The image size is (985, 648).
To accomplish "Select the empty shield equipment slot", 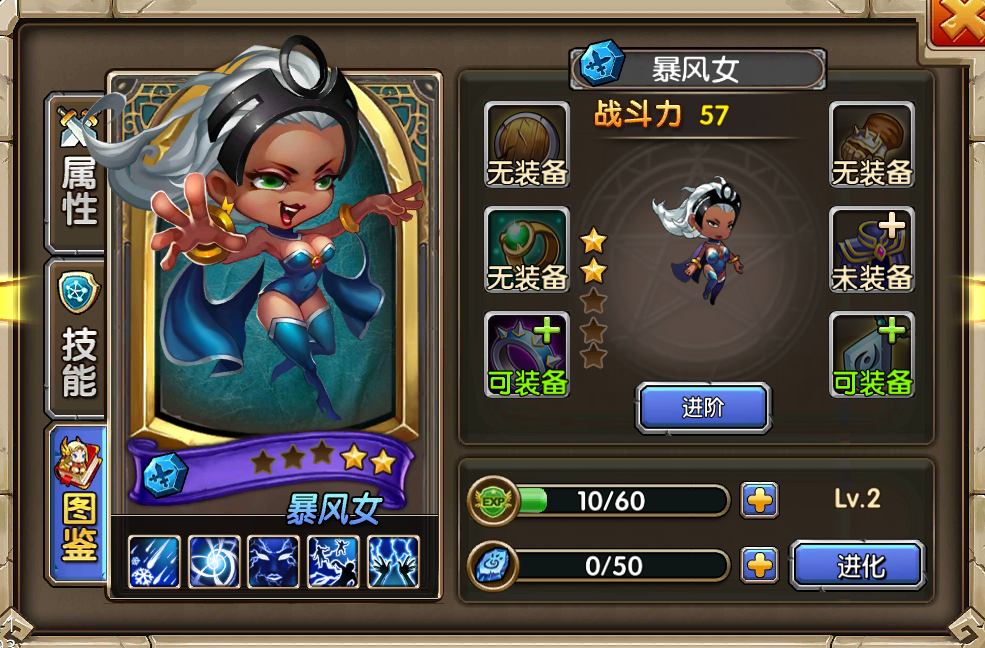I will pos(527,145).
